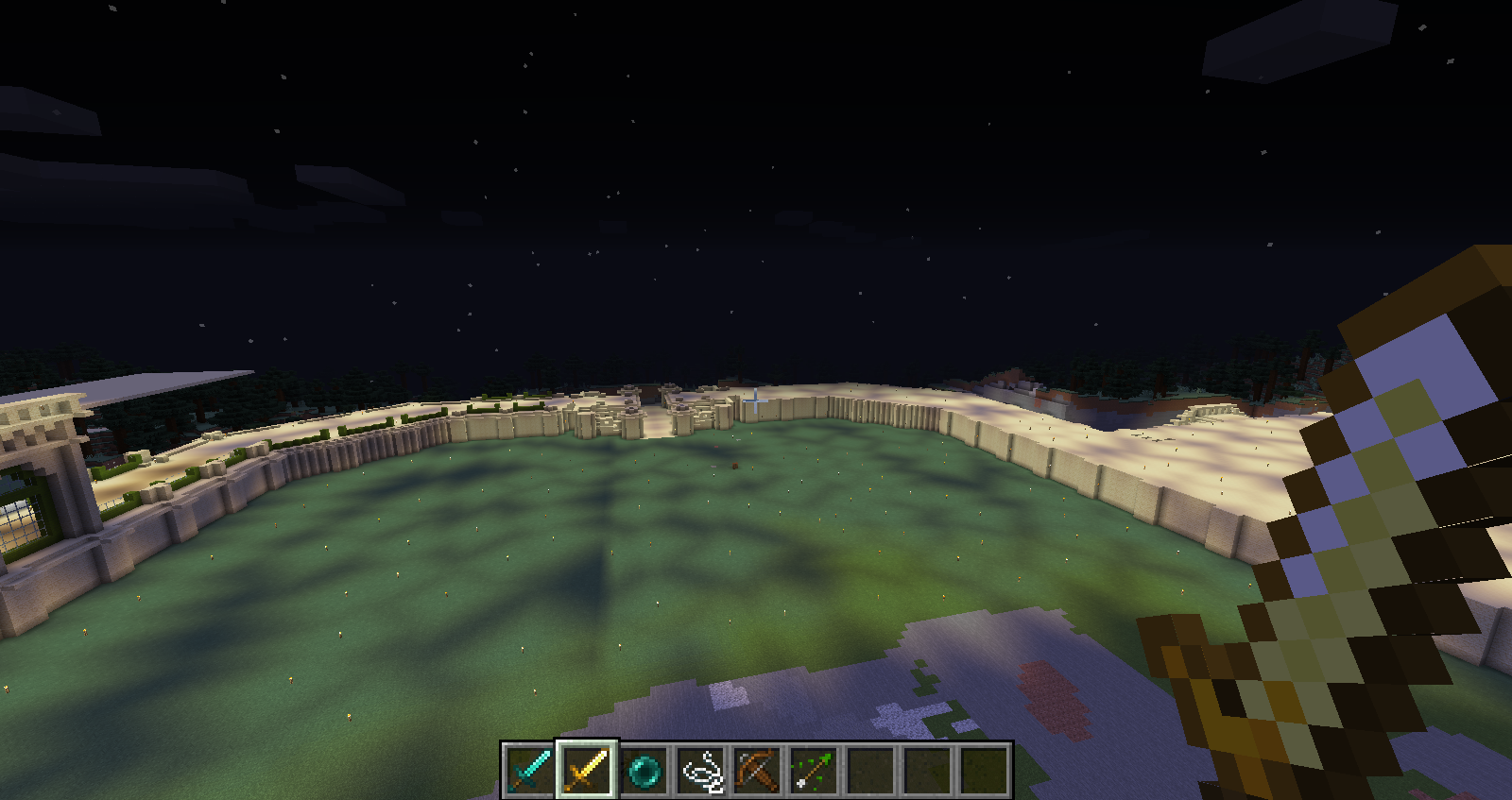Select the green-tipped arrow slot
This screenshot has width=1512, height=800.
[x=814, y=770]
